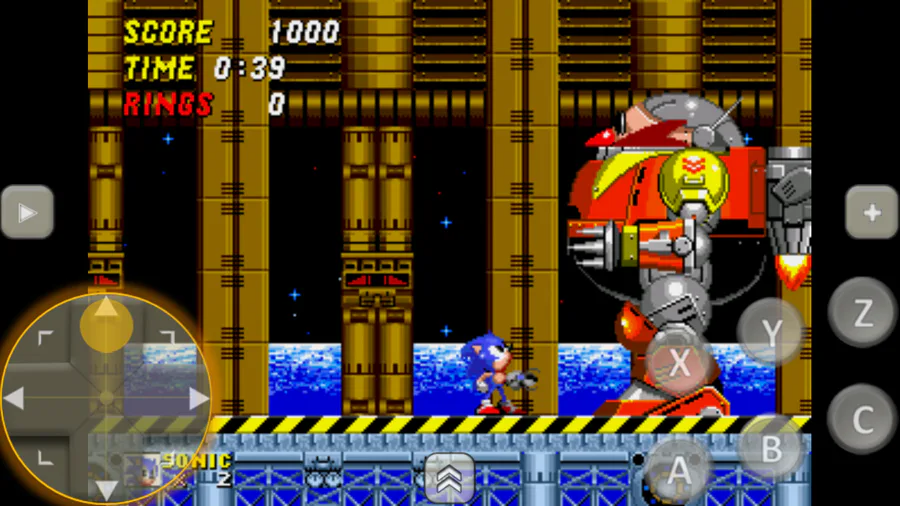Image resolution: width=900 pixels, height=506 pixels.
Task: Tap the C action button
Action: pos(861,418)
